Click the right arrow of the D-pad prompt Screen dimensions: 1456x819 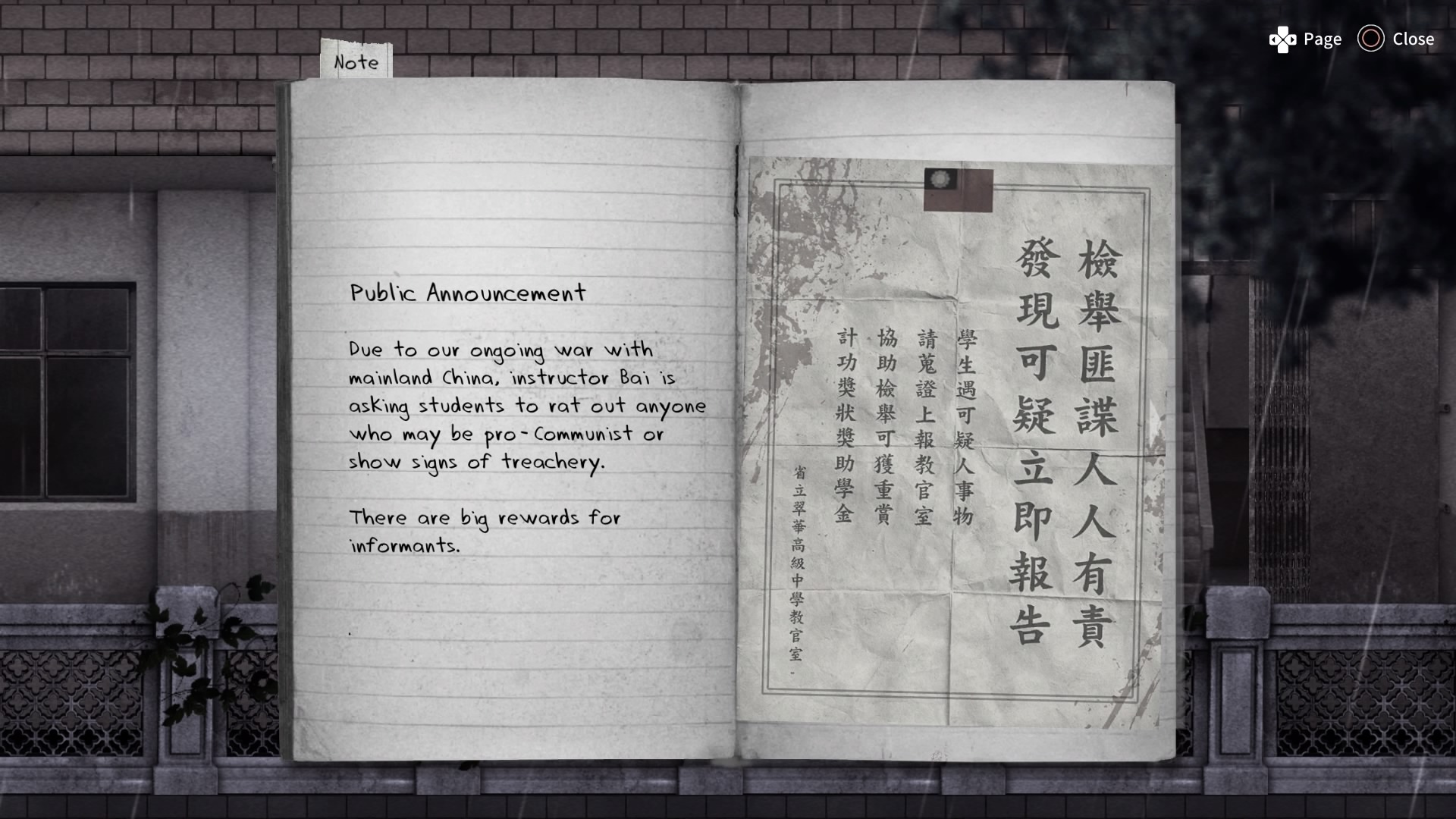(x=1291, y=39)
